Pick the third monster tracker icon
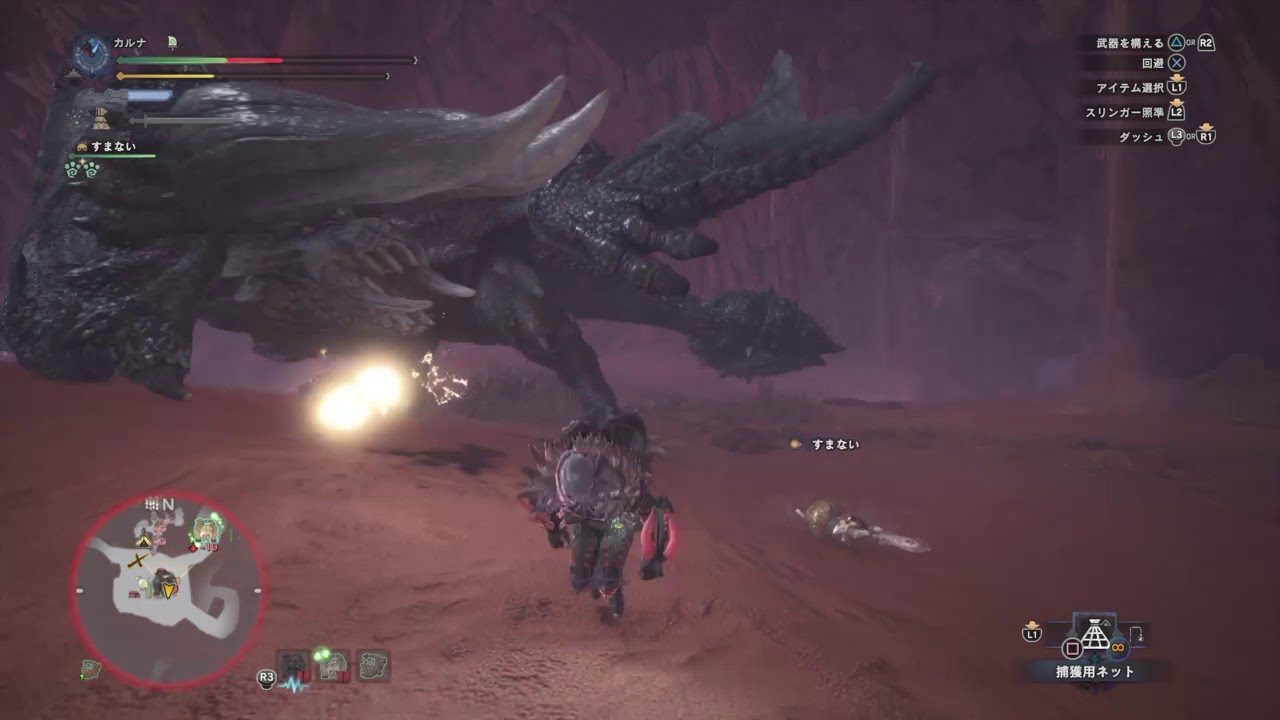The width and height of the screenshot is (1280, 720). pyautogui.click(x=373, y=665)
